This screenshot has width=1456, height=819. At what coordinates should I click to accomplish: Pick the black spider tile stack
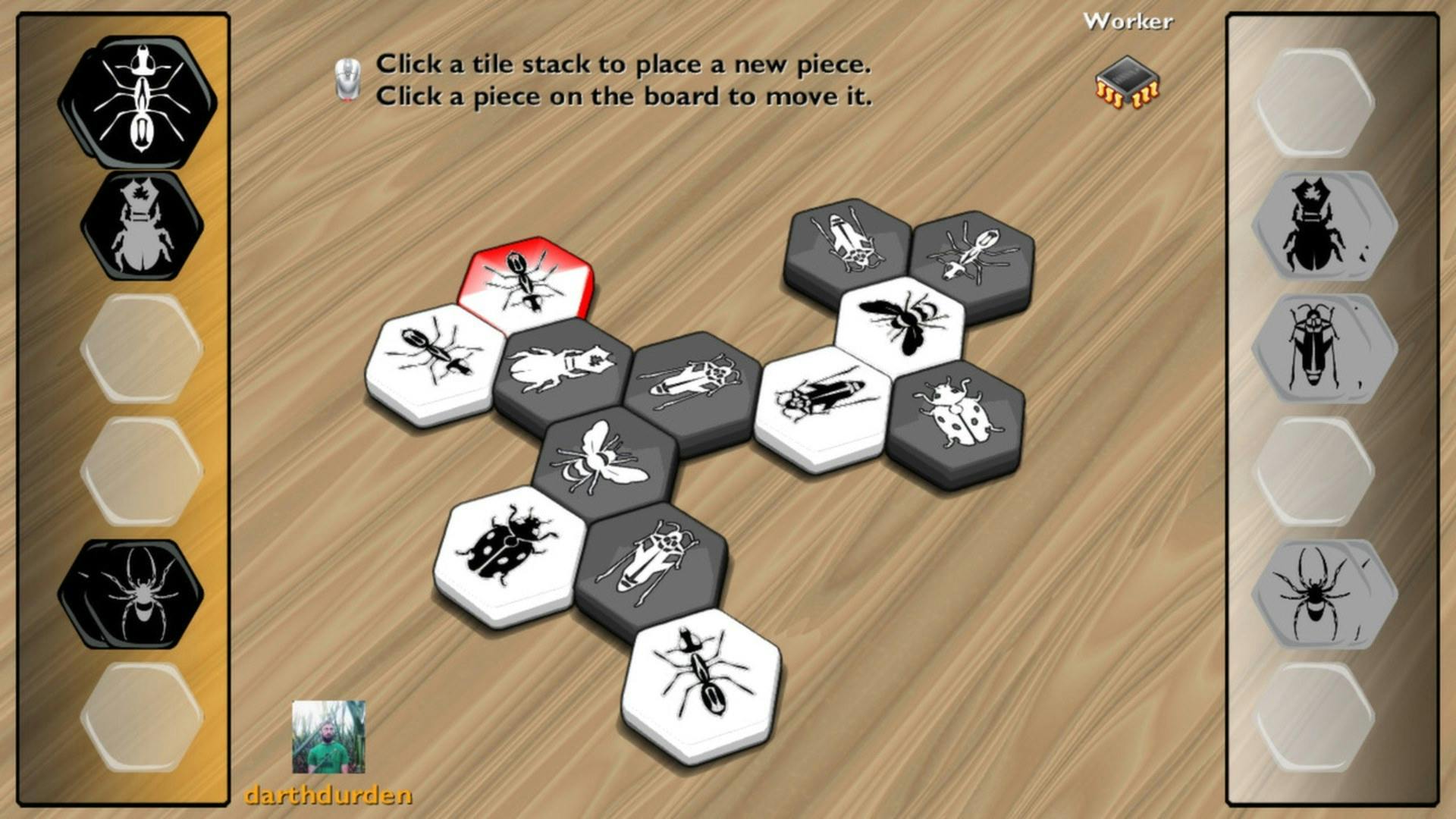pyautogui.click(x=136, y=593)
